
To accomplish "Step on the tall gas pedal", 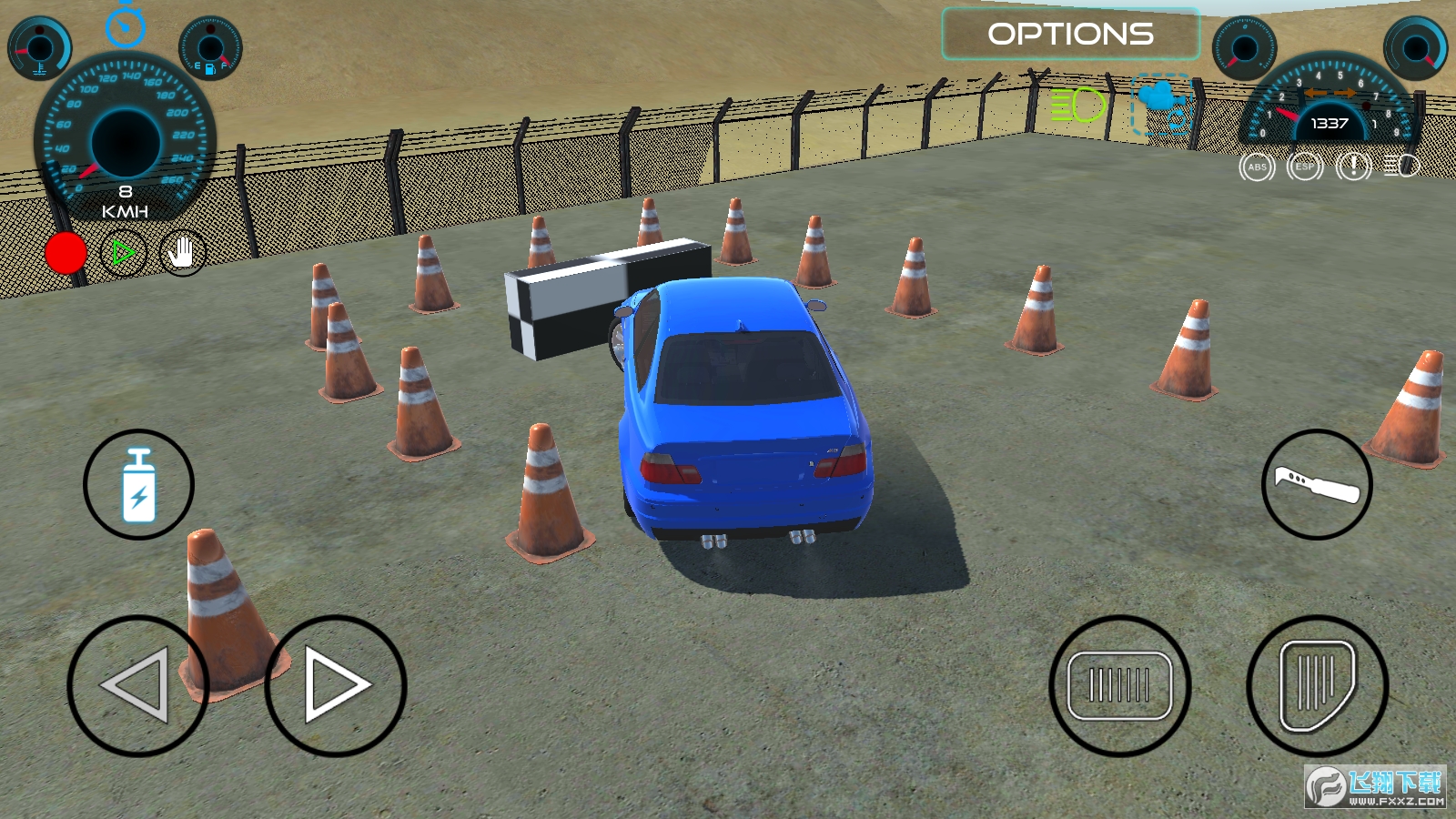I will (1317, 685).
